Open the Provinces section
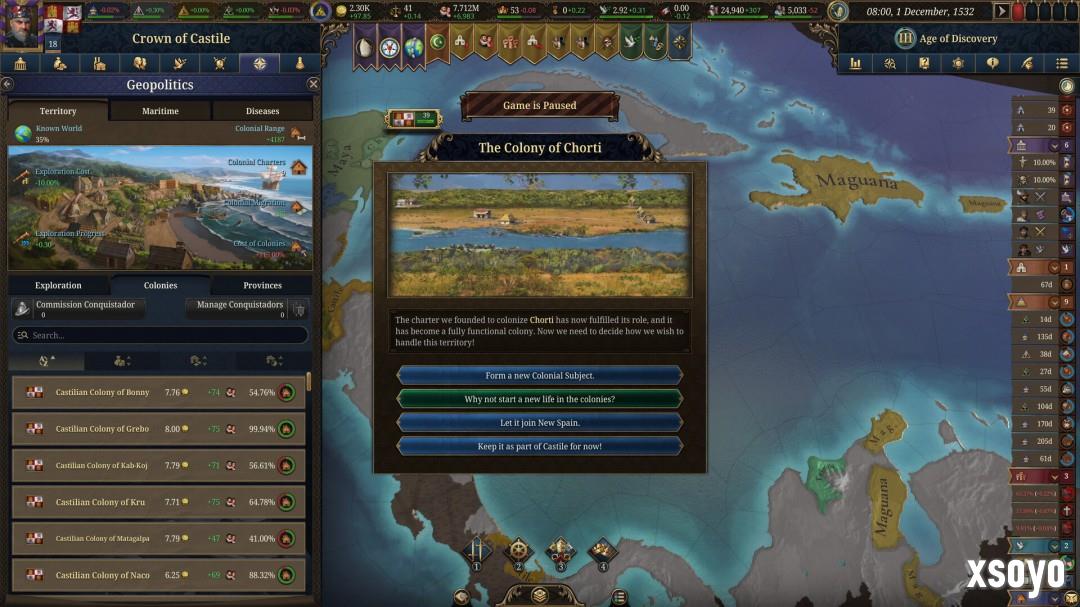 click(x=262, y=285)
